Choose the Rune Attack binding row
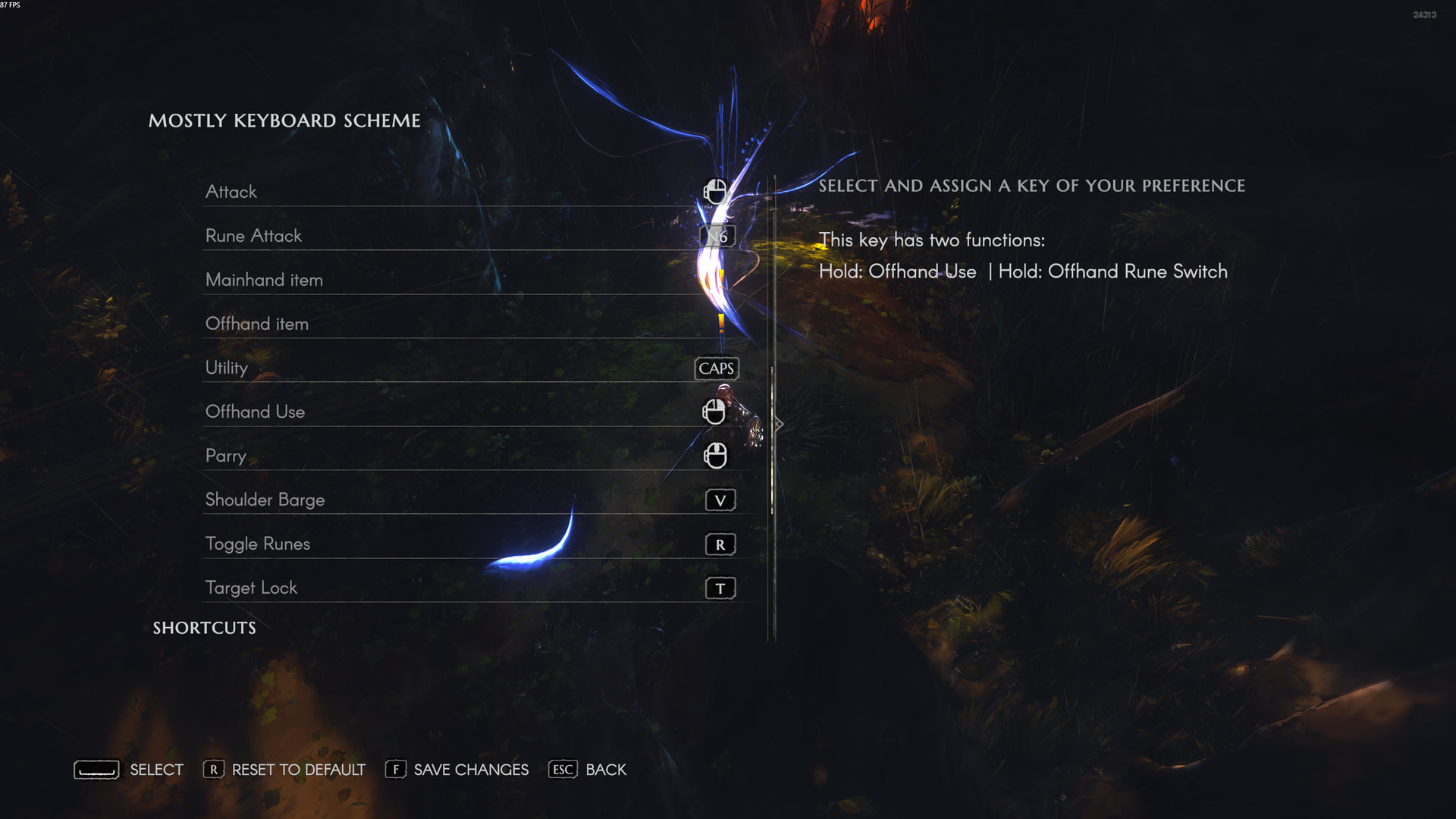 coord(470,236)
